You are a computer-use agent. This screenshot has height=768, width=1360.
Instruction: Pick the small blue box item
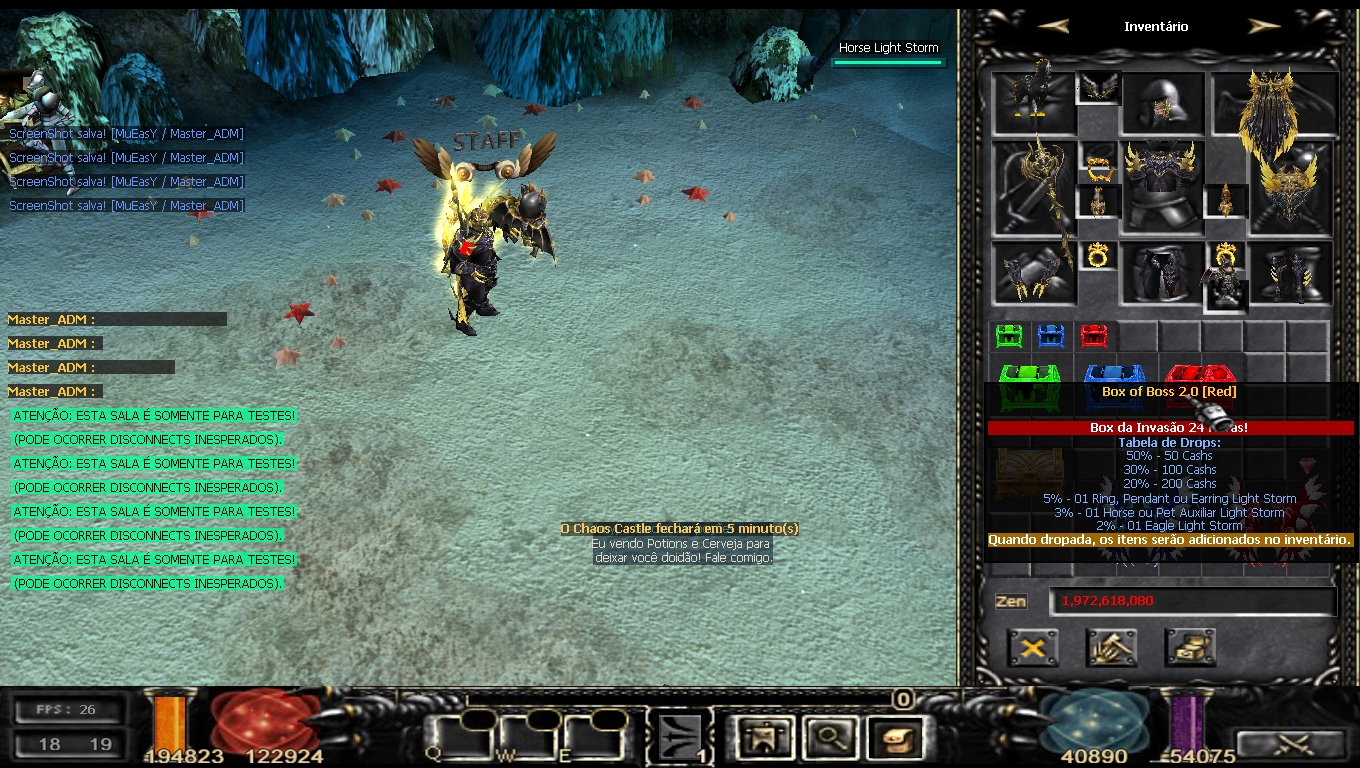point(1051,335)
